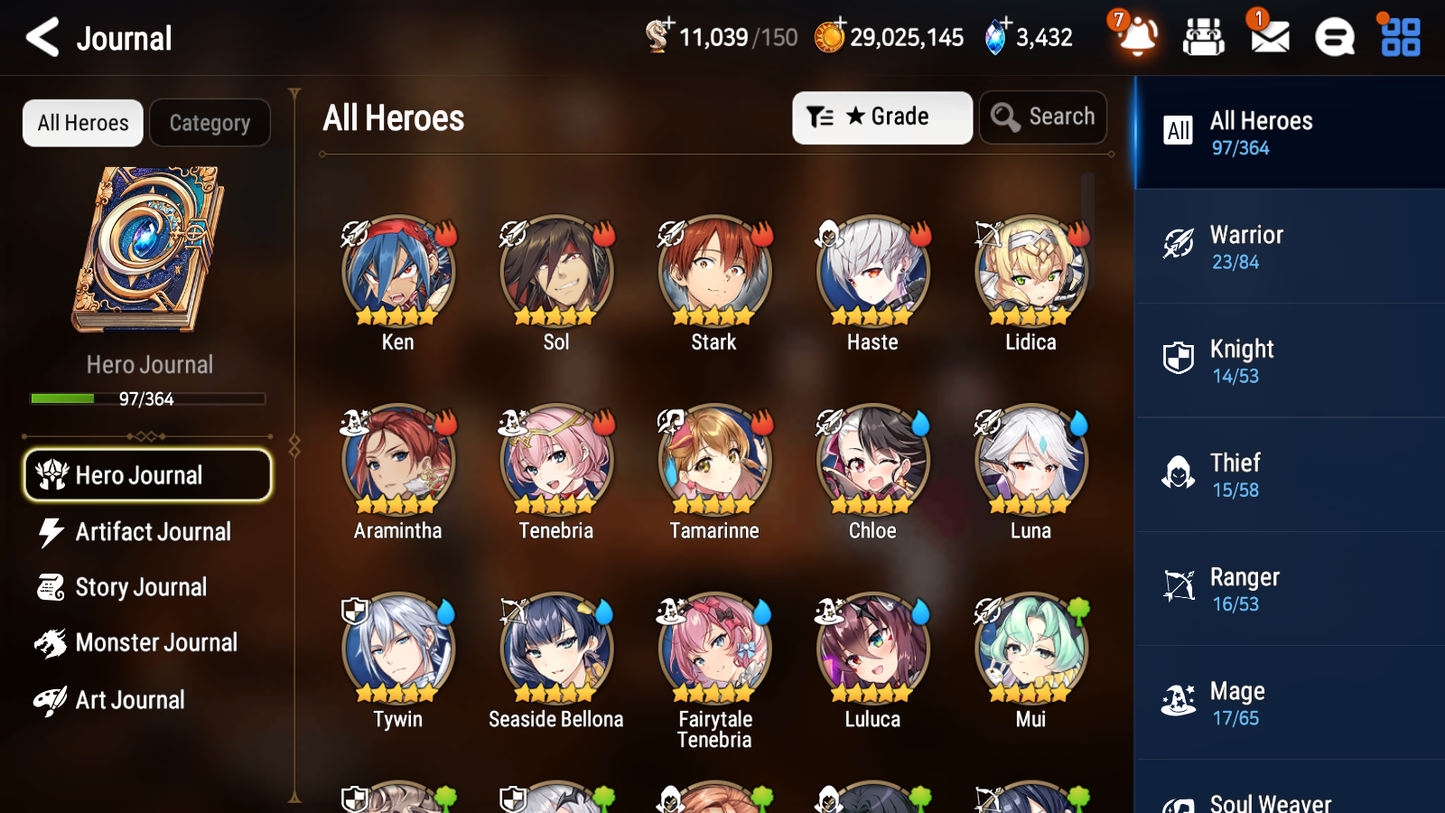Select Ken's hero portrait
1445x813 pixels.
click(x=397, y=270)
